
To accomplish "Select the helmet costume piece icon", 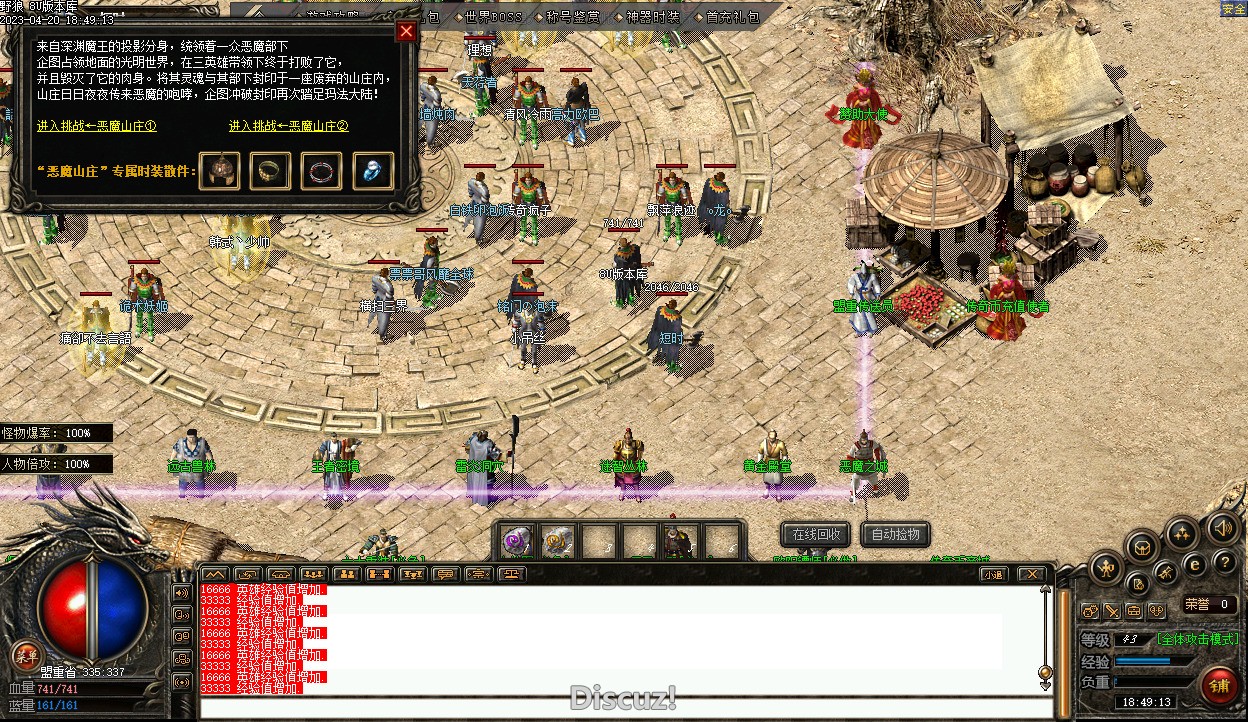I will click(219, 171).
